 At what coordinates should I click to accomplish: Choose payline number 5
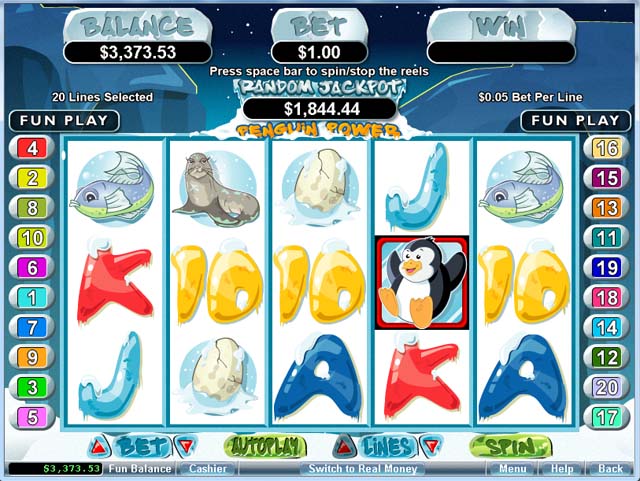[x=32, y=417]
